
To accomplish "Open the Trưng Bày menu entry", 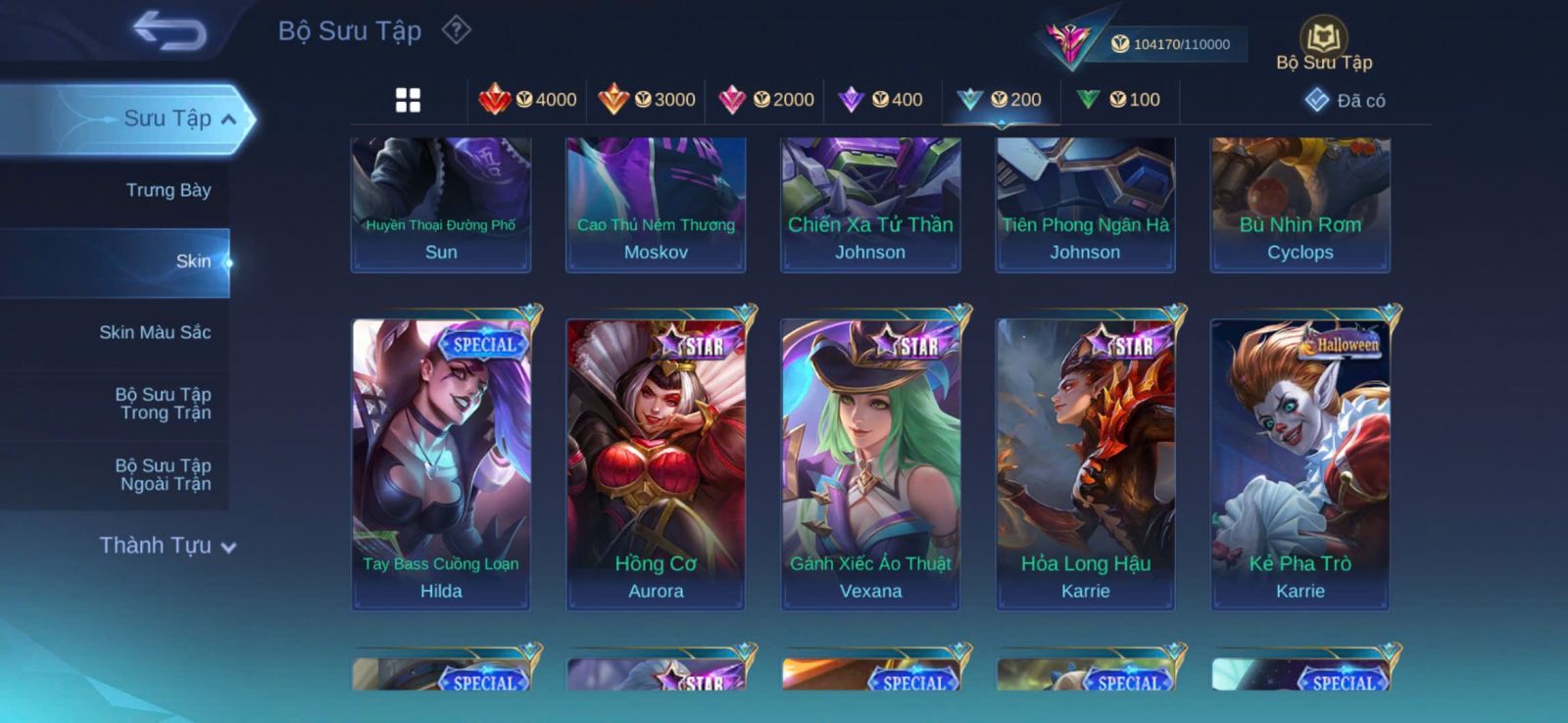I will pyautogui.click(x=168, y=190).
